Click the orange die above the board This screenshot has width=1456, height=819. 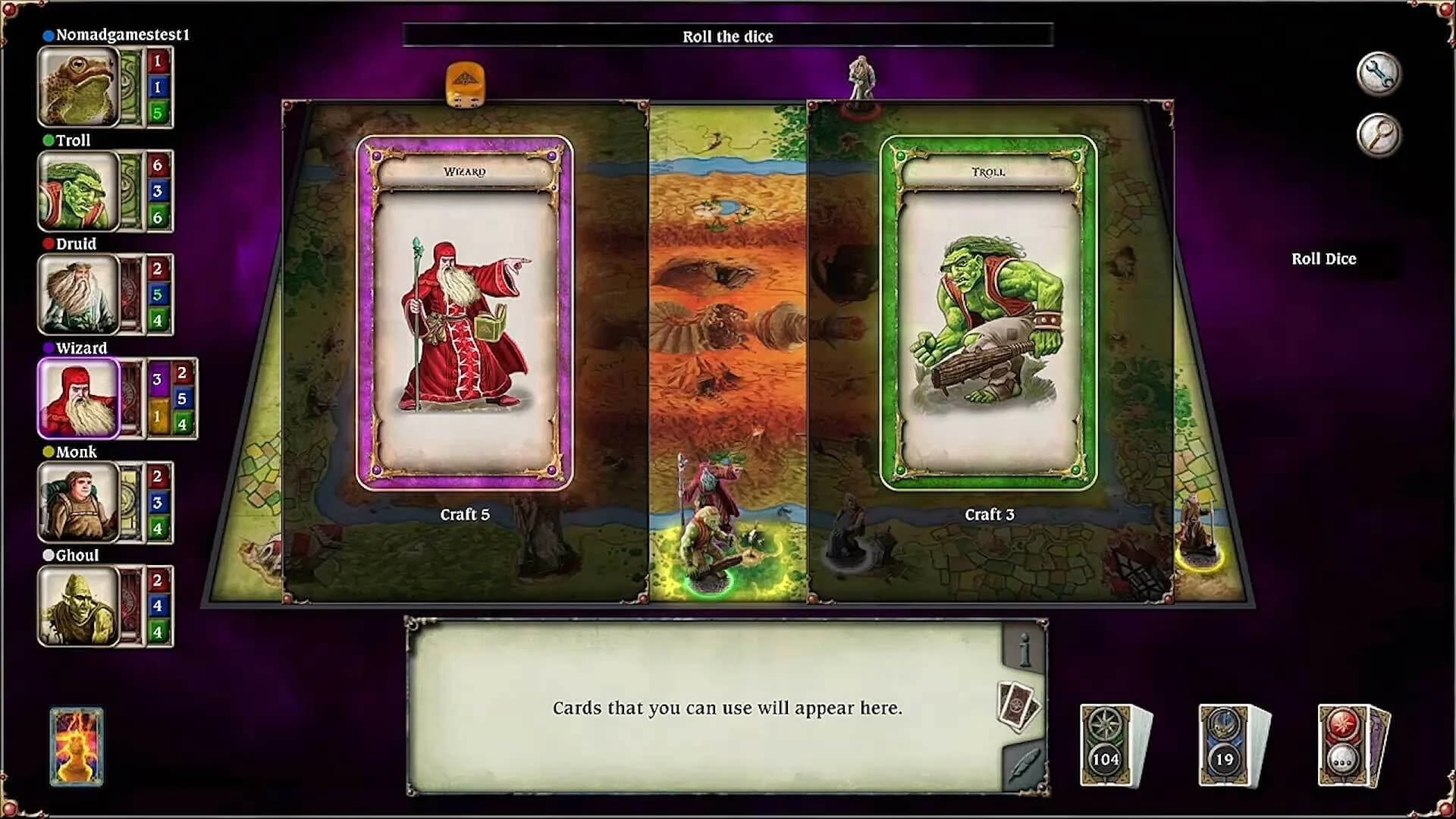click(464, 83)
